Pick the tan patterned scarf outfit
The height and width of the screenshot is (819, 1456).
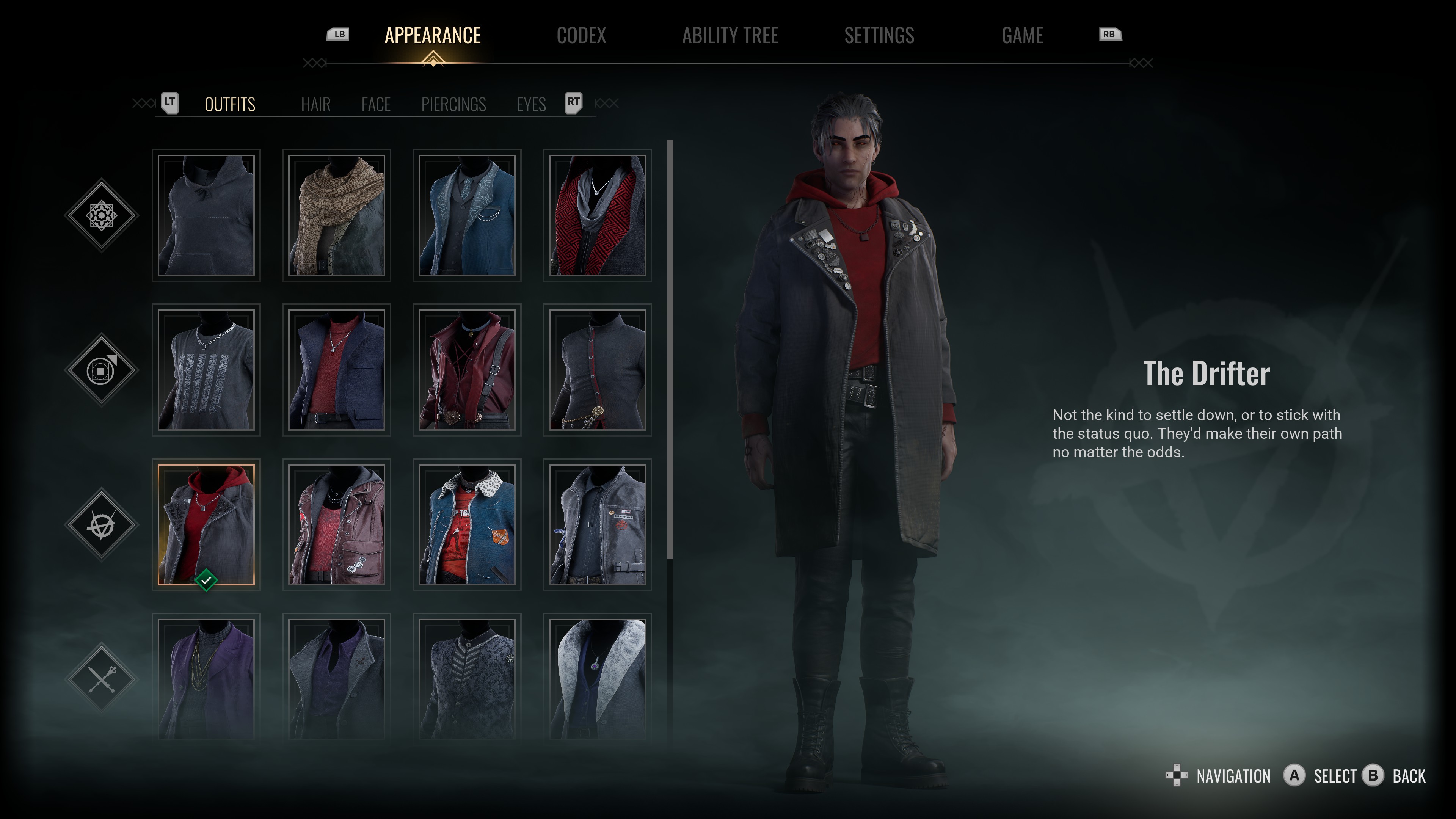coord(337,215)
